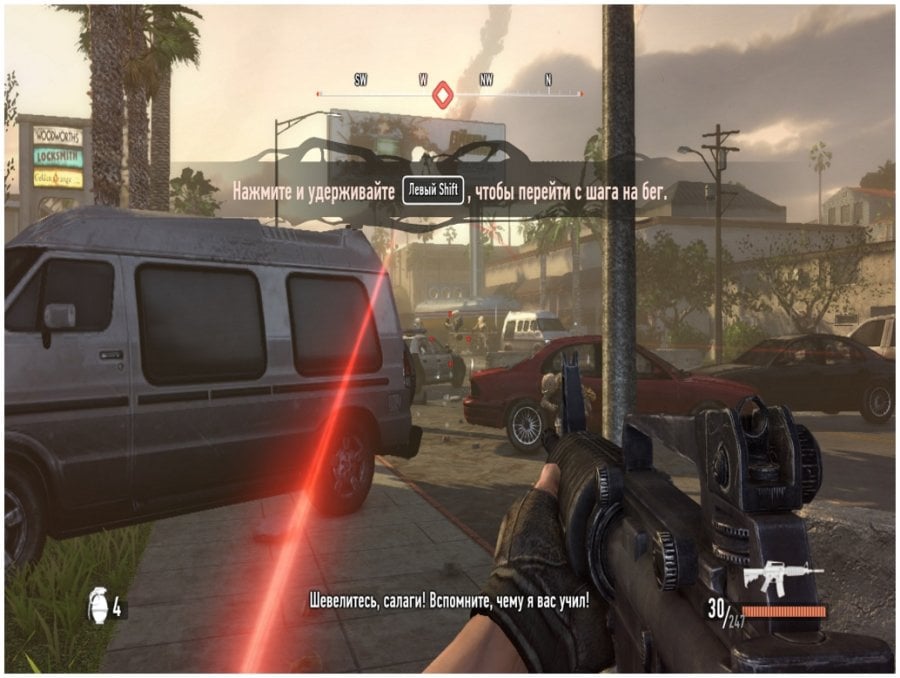This screenshot has width=900, height=678.
Task: Click the red diamond objective marker
Action: tap(441, 96)
